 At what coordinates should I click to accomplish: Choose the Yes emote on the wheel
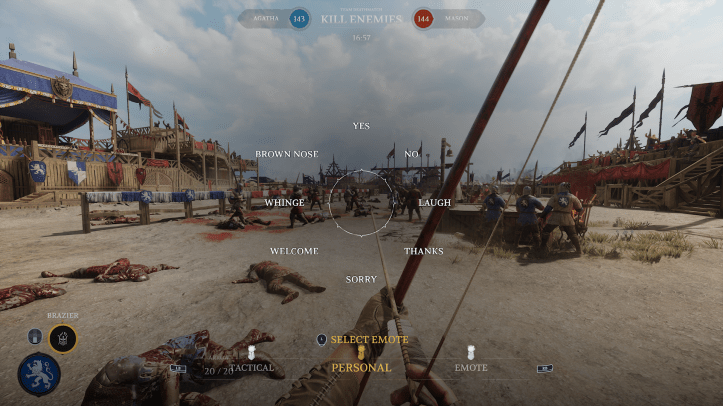361,126
